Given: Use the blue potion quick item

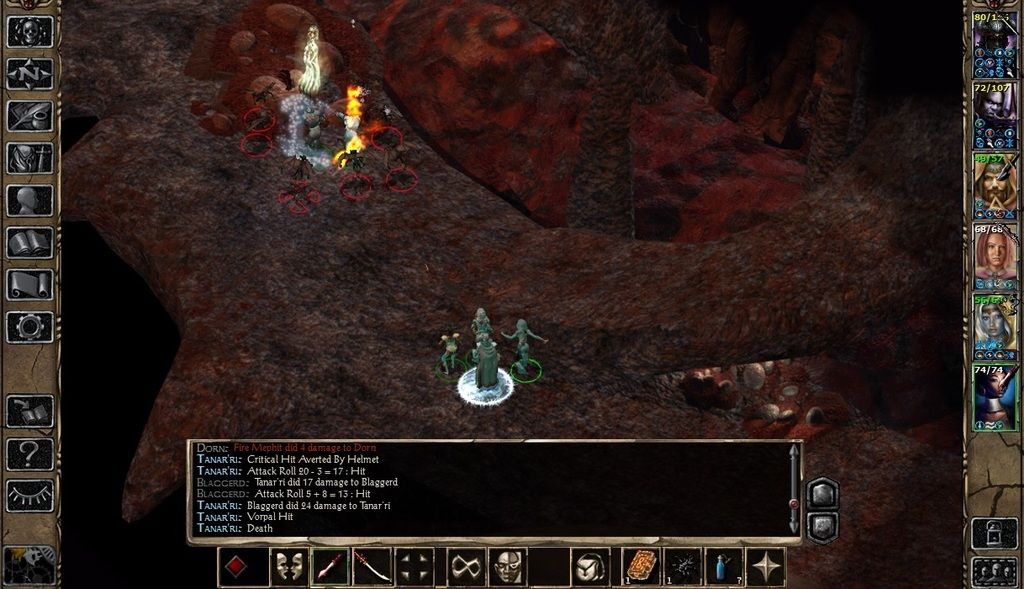Looking at the screenshot, I should point(724,567).
